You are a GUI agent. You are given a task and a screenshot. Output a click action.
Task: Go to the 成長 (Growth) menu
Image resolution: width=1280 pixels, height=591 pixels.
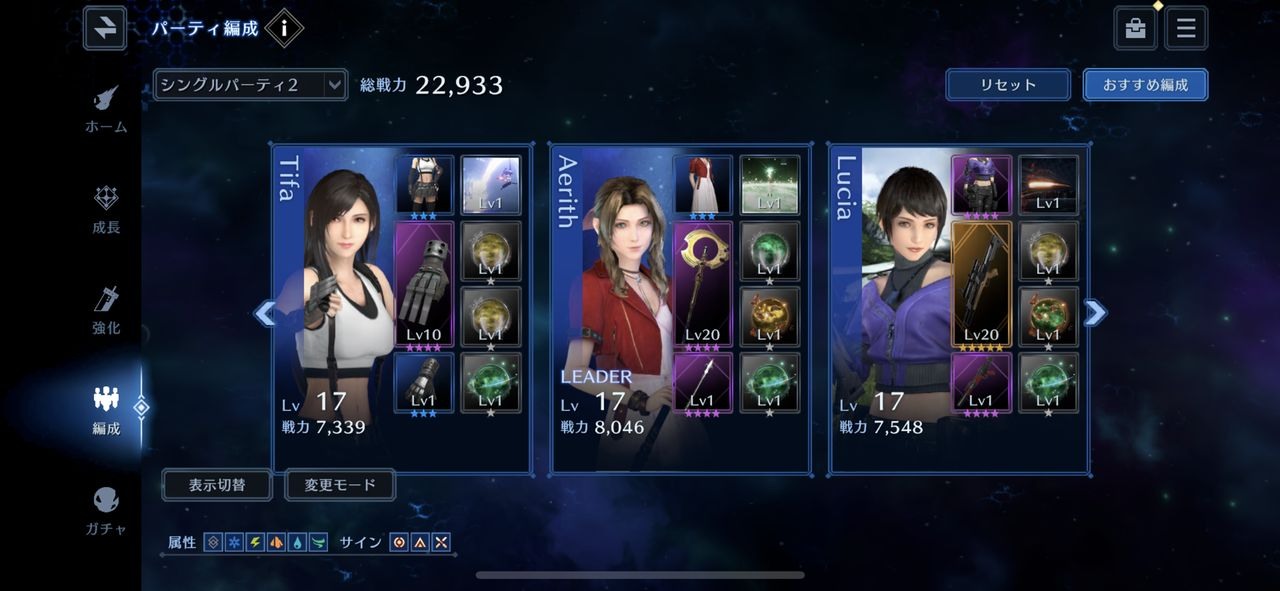coord(106,209)
